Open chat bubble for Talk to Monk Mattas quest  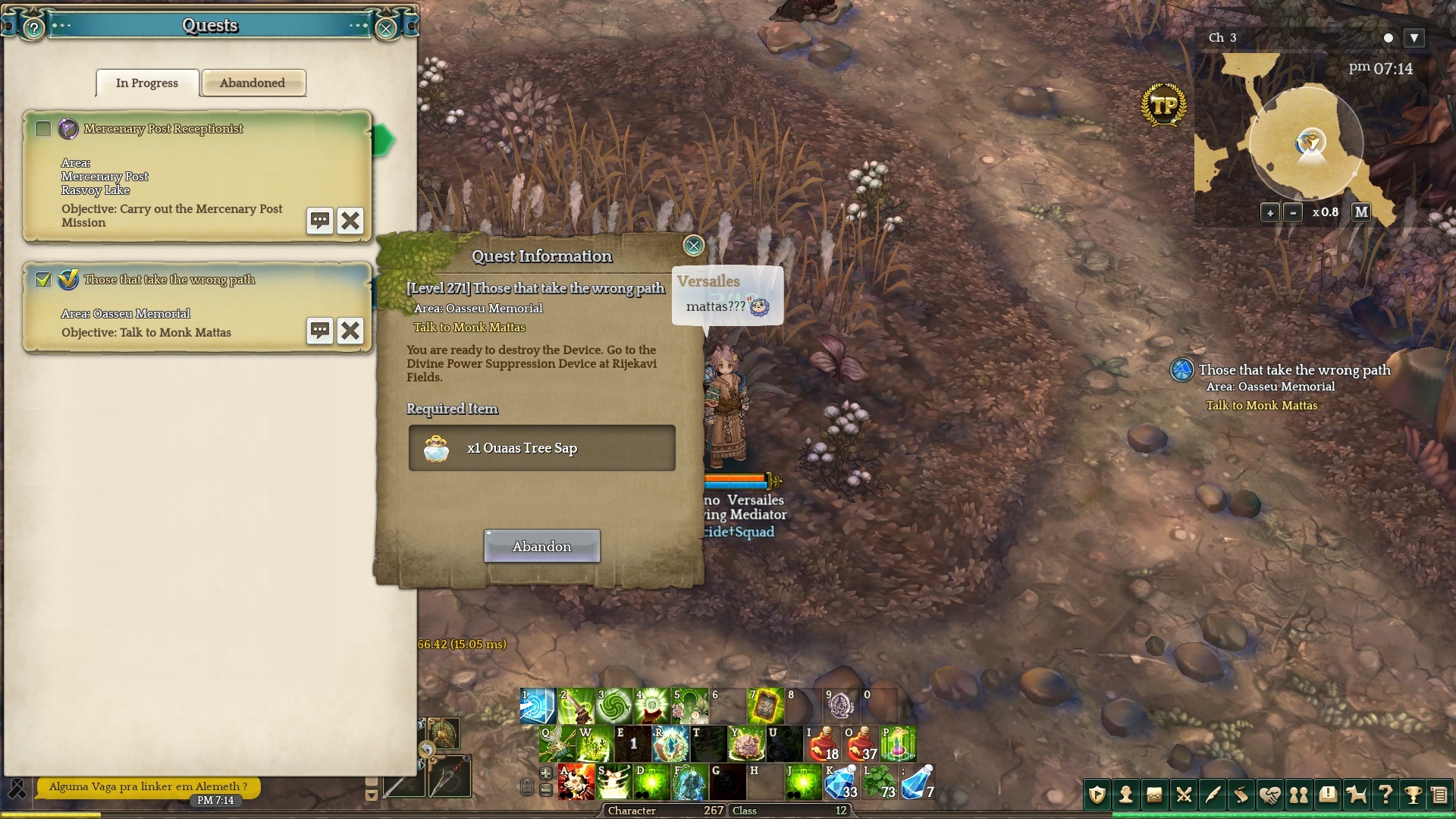click(x=320, y=331)
